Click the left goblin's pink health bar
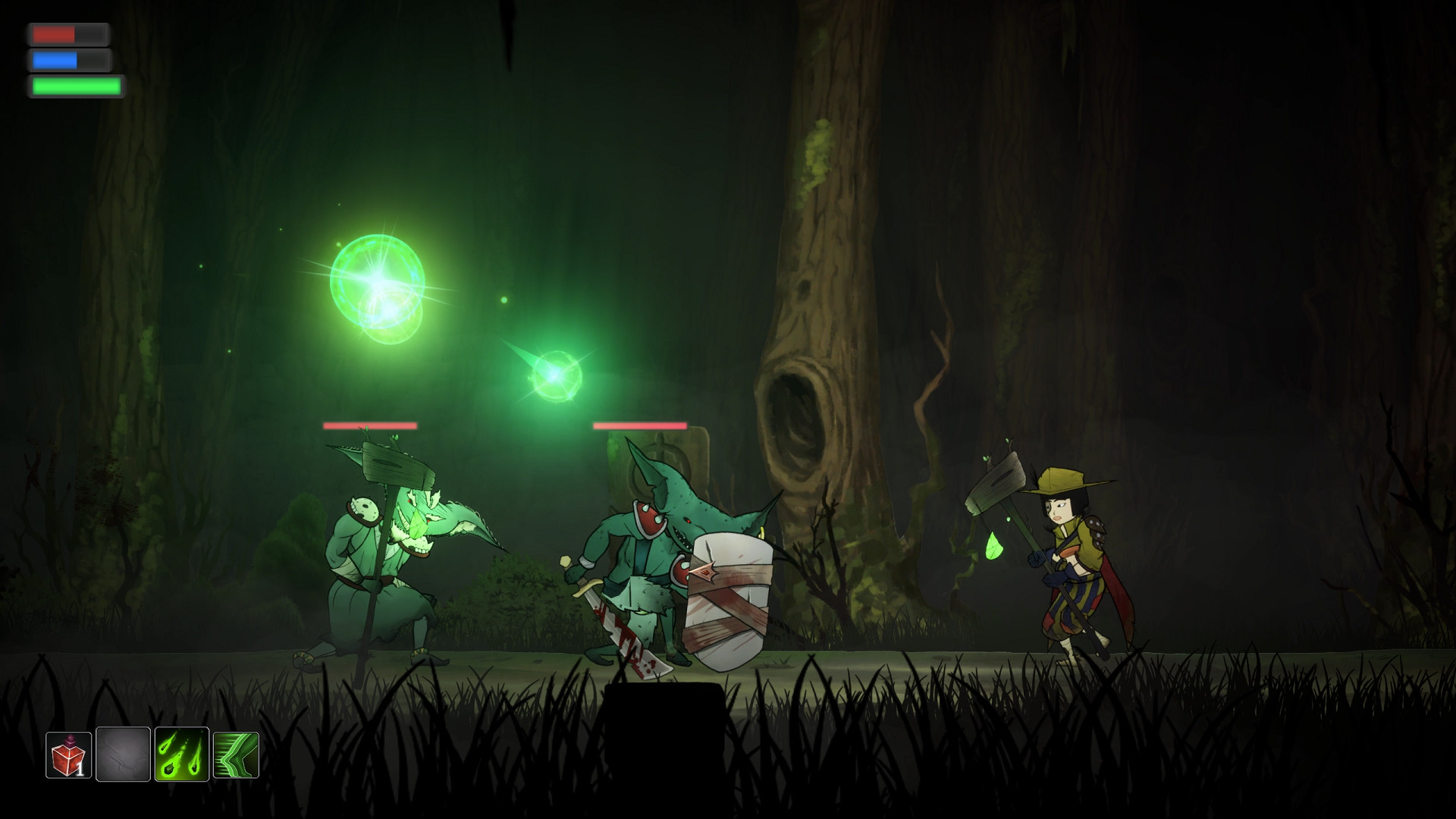 pos(370,426)
